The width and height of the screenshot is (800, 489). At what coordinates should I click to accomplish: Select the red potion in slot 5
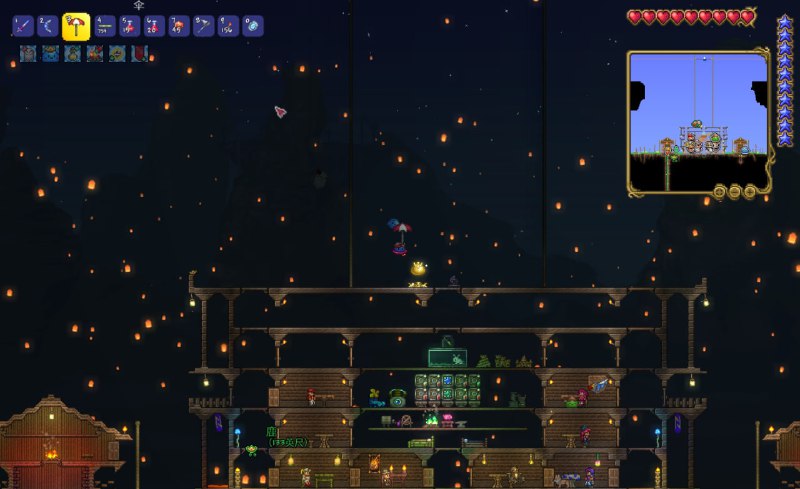pos(129,25)
